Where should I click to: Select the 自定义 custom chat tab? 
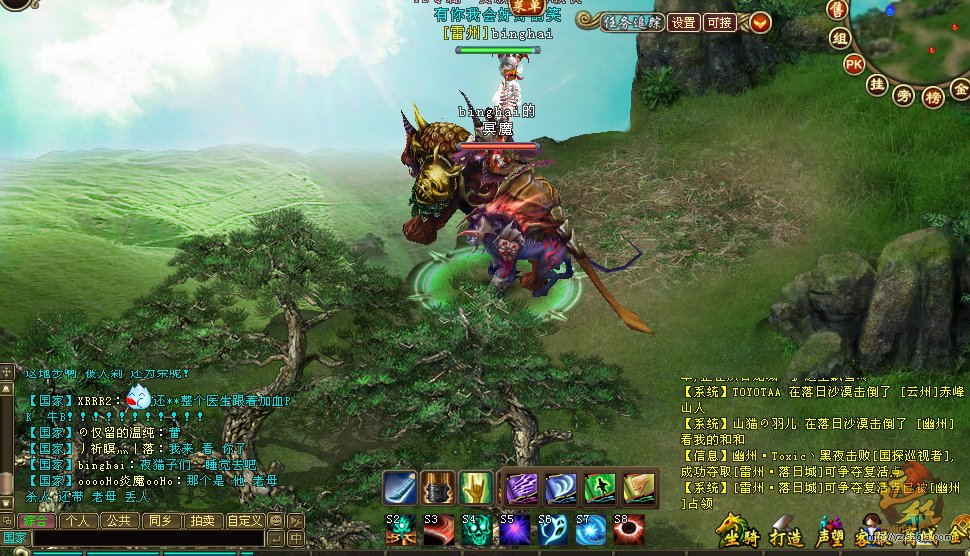click(244, 520)
